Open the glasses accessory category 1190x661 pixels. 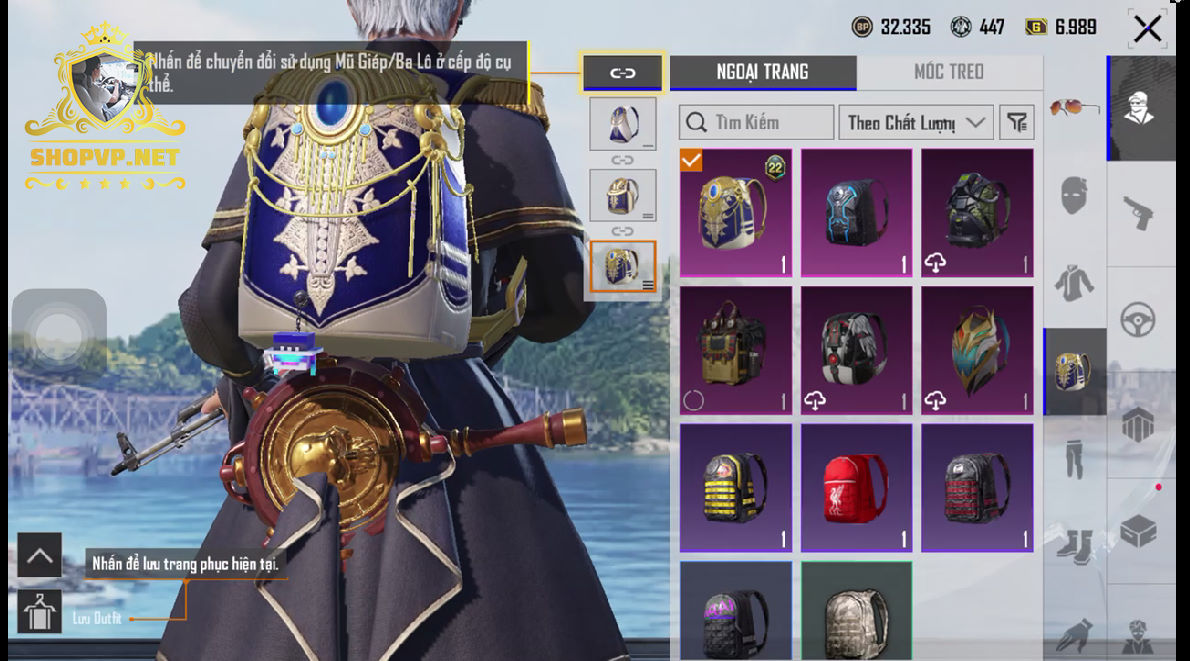1074,107
